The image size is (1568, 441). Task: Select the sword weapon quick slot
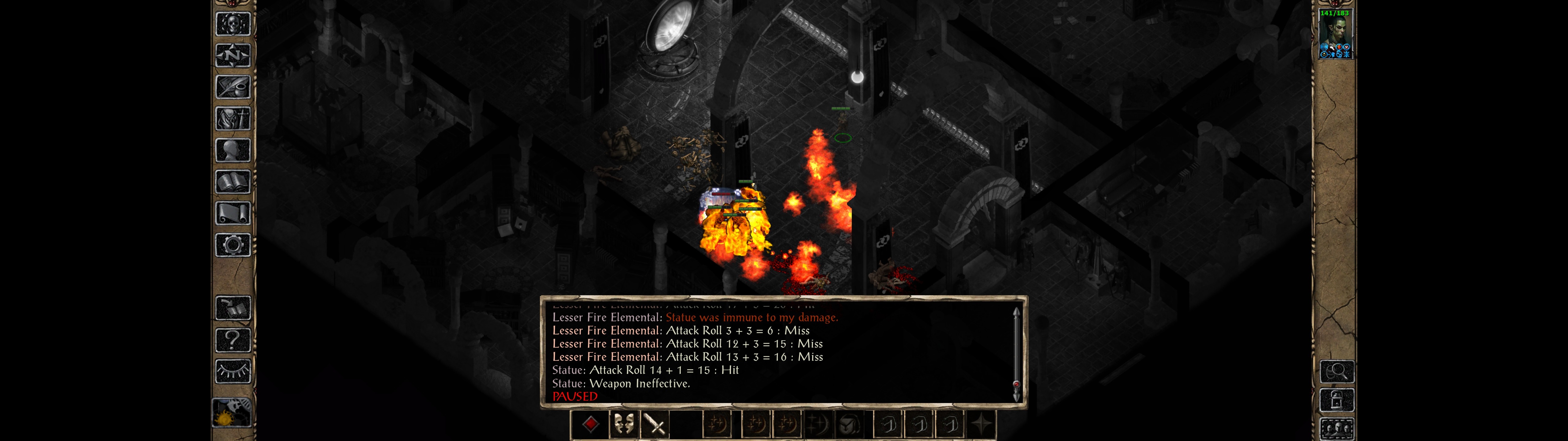(x=655, y=424)
